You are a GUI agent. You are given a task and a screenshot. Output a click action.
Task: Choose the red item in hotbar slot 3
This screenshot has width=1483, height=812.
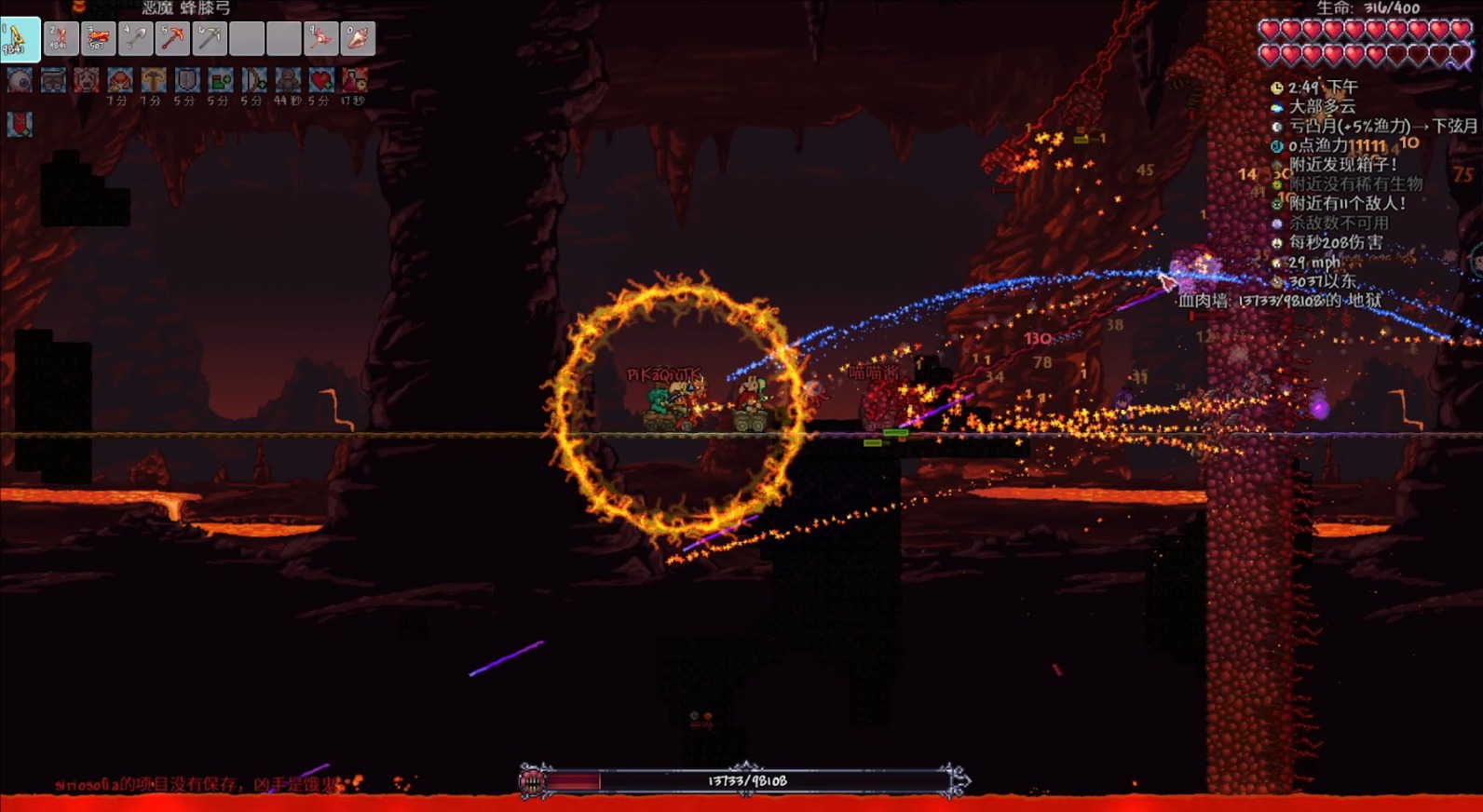98,38
